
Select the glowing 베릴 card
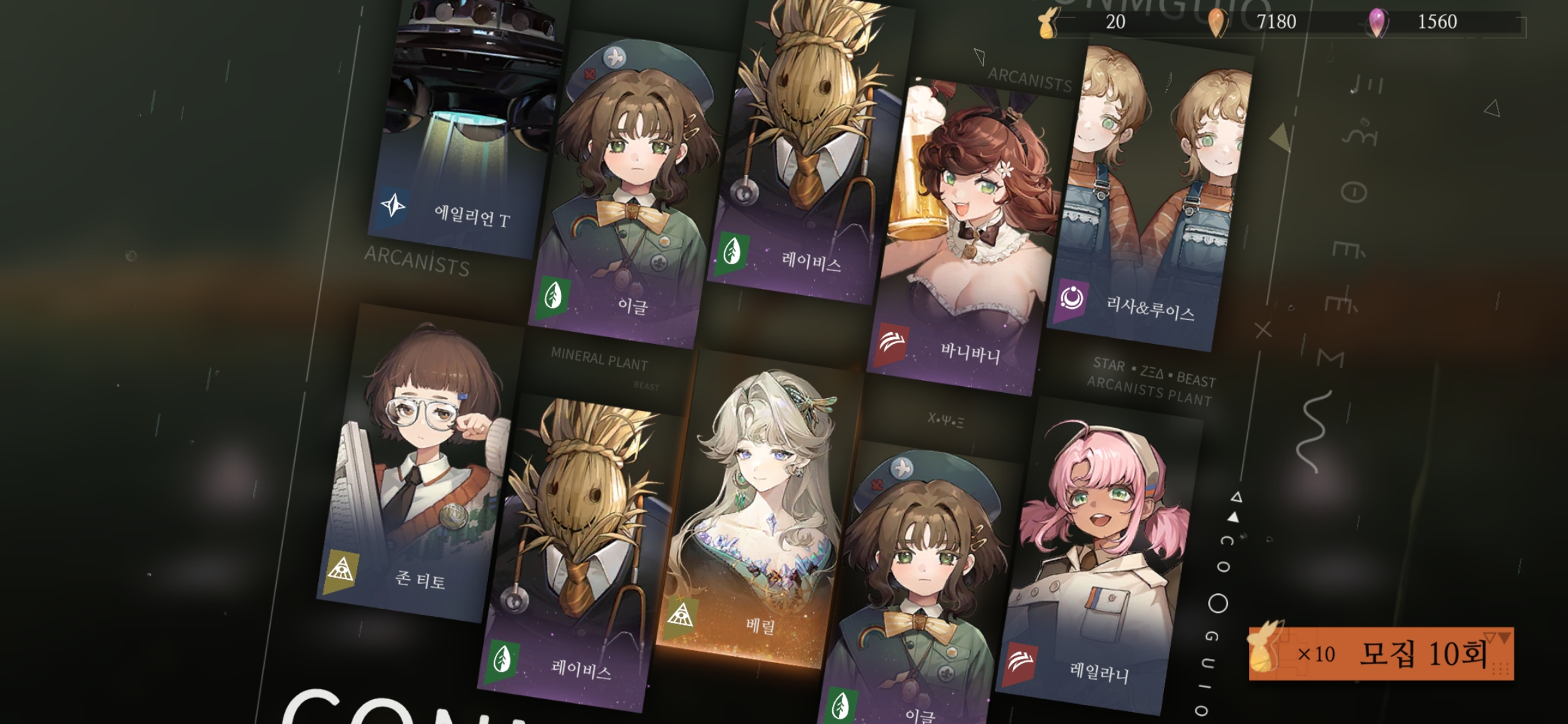point(761,516)
